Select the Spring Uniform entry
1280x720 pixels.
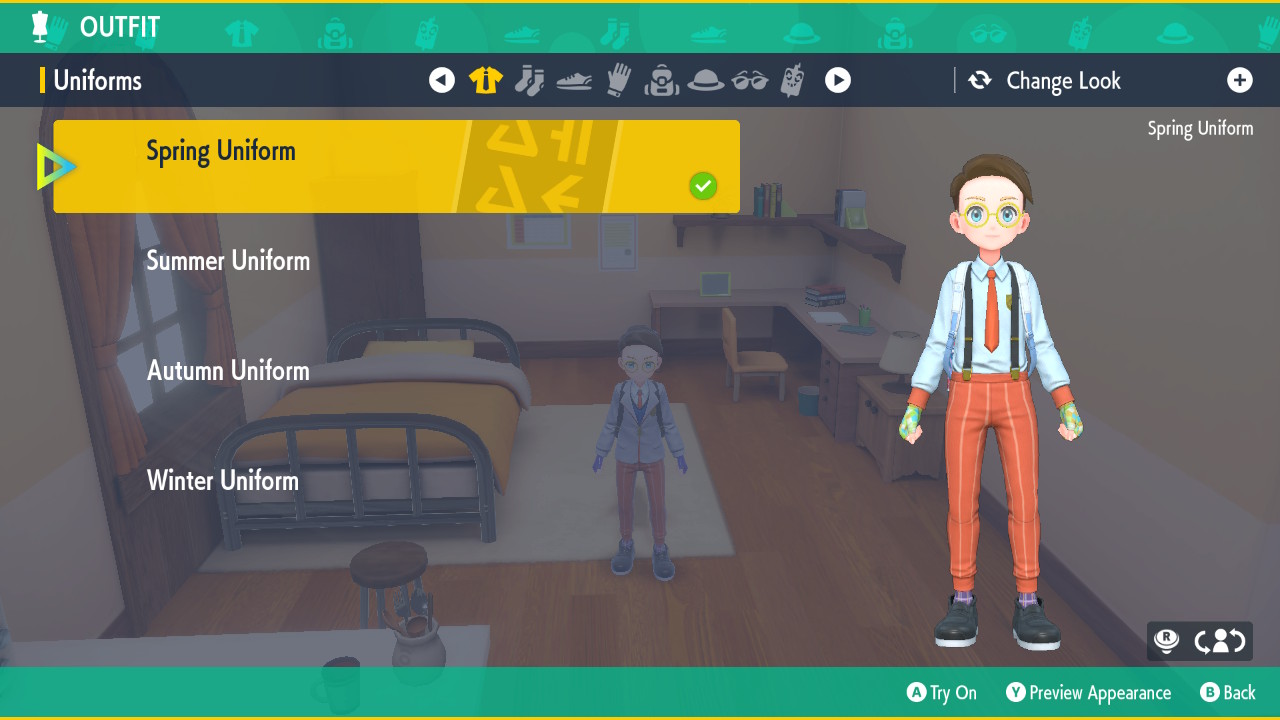396,166
